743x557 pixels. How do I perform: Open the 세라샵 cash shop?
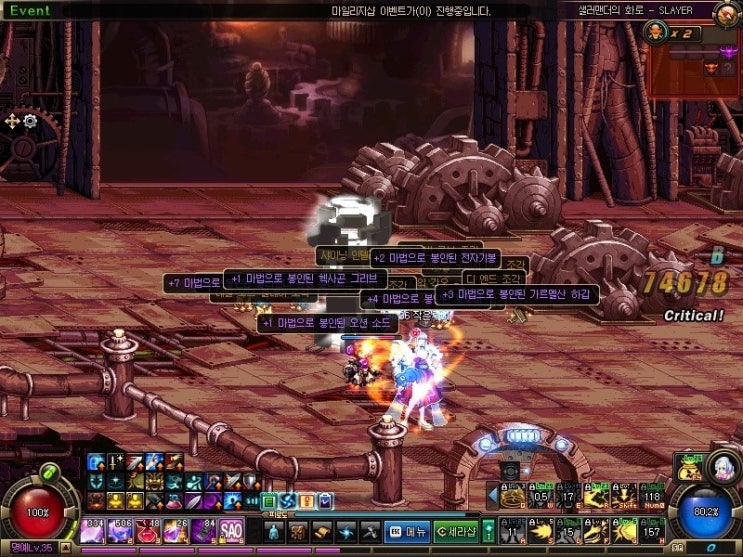(455, 530)
